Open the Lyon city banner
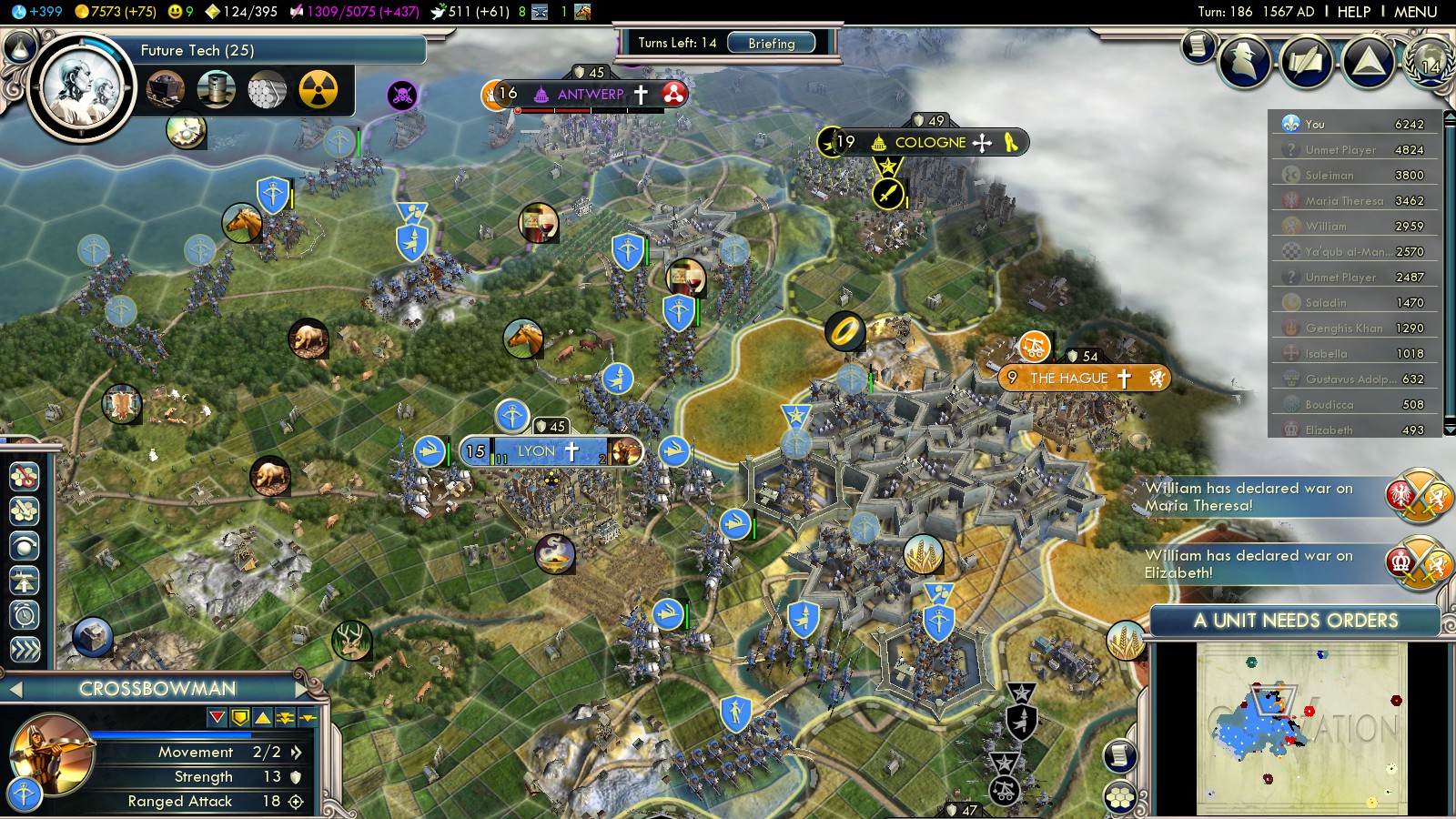 (537, 451)
